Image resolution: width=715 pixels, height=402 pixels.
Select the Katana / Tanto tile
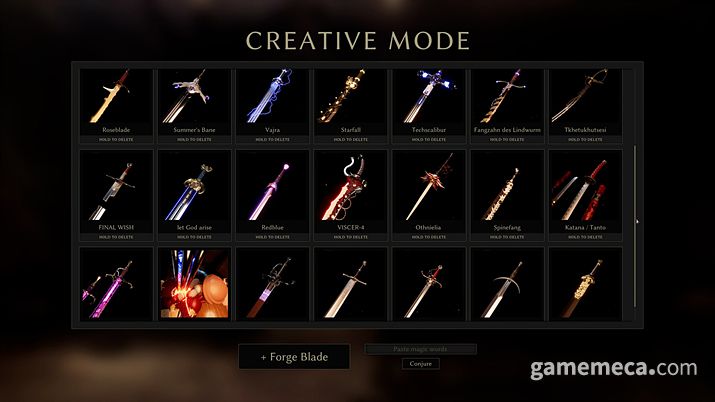(x=585, y=190)
